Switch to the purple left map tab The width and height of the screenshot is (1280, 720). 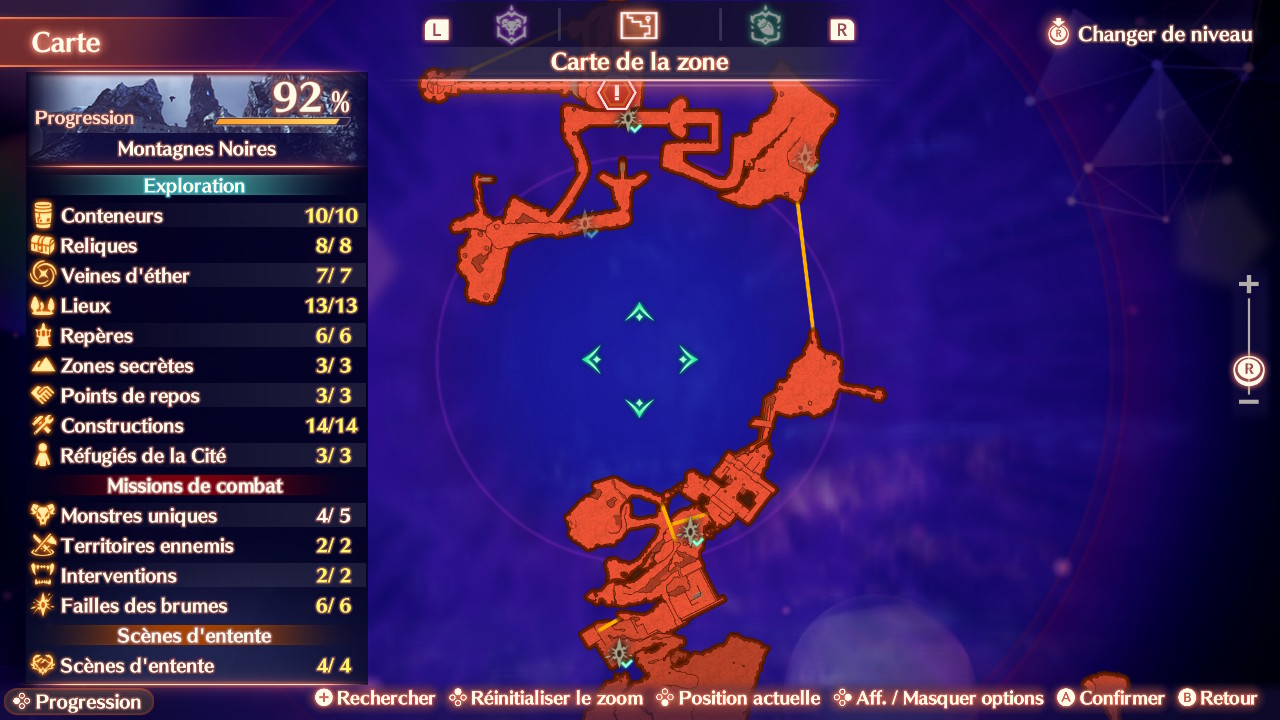(x=512, y=27)
